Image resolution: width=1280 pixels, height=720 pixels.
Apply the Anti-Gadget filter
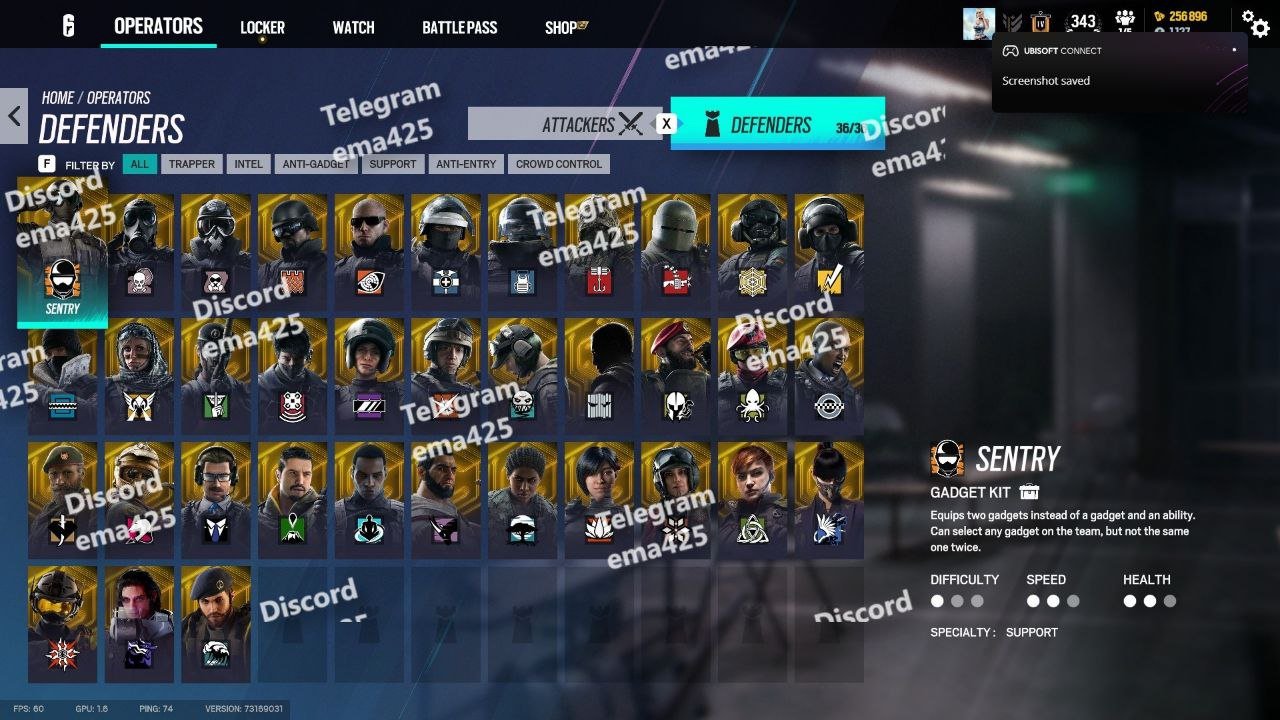[316, 164]
